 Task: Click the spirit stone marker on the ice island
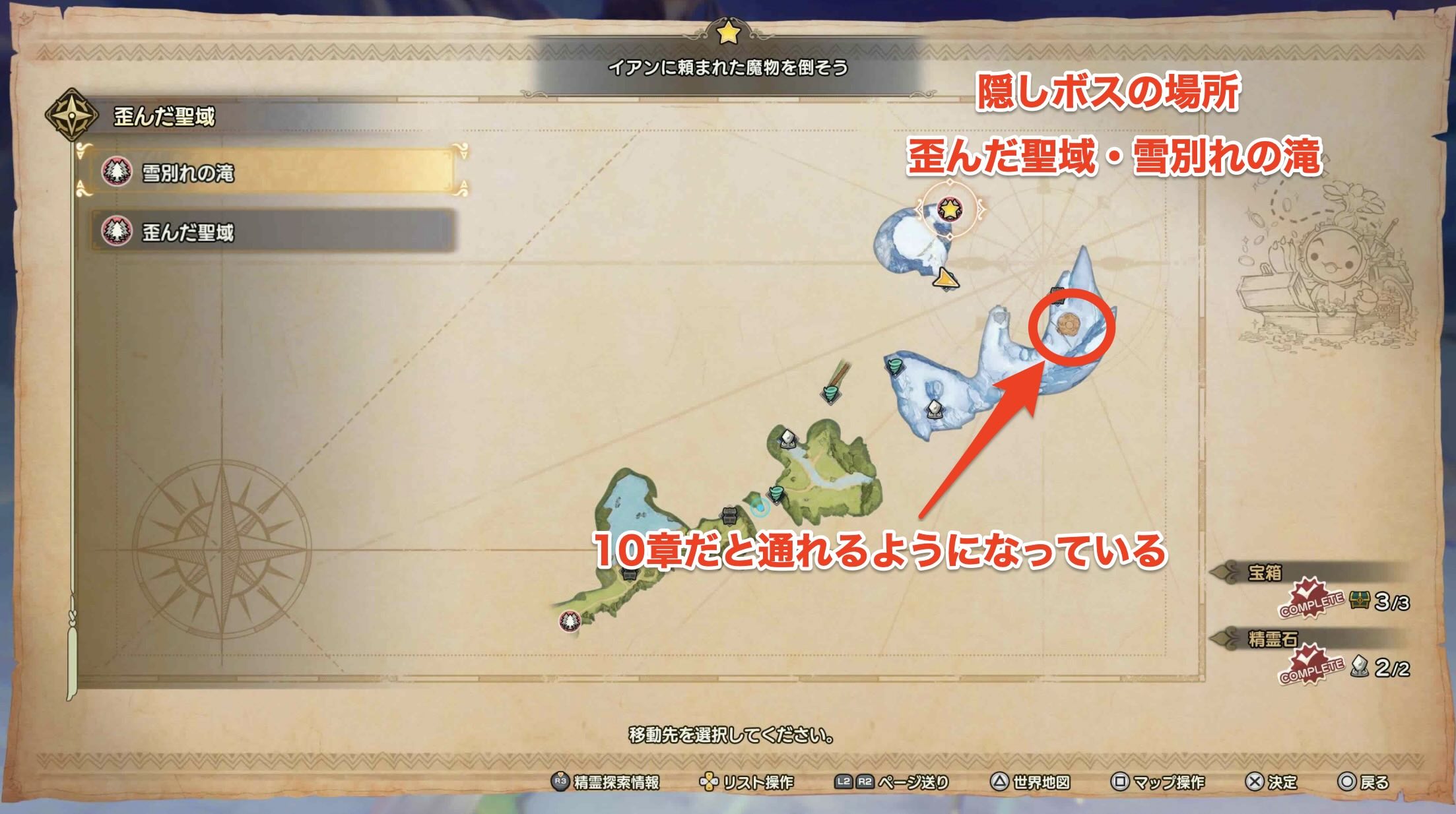tap(935, 408)
